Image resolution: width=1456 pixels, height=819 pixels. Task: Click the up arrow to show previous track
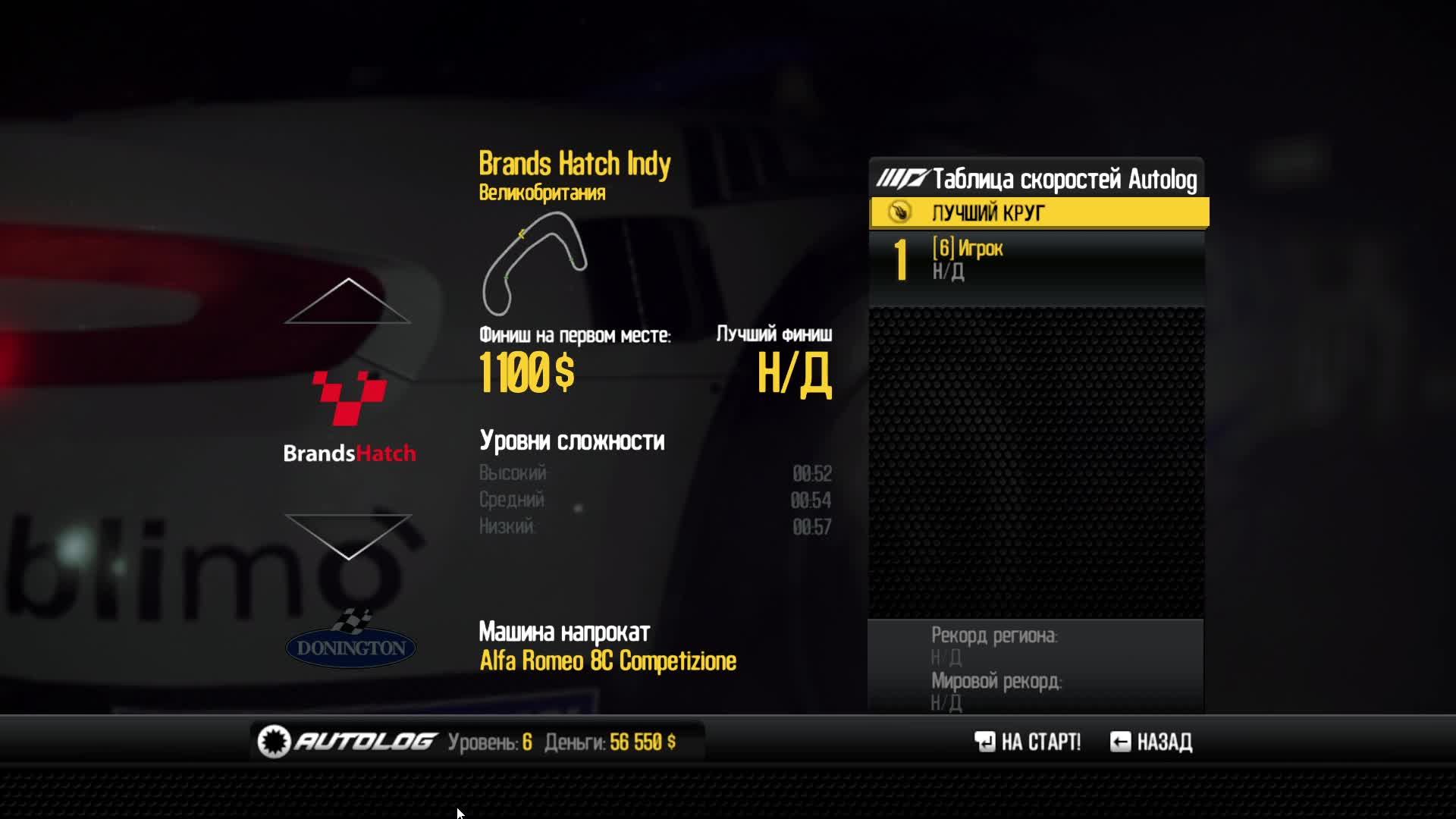pyautogui.click(x=347, y=303)
